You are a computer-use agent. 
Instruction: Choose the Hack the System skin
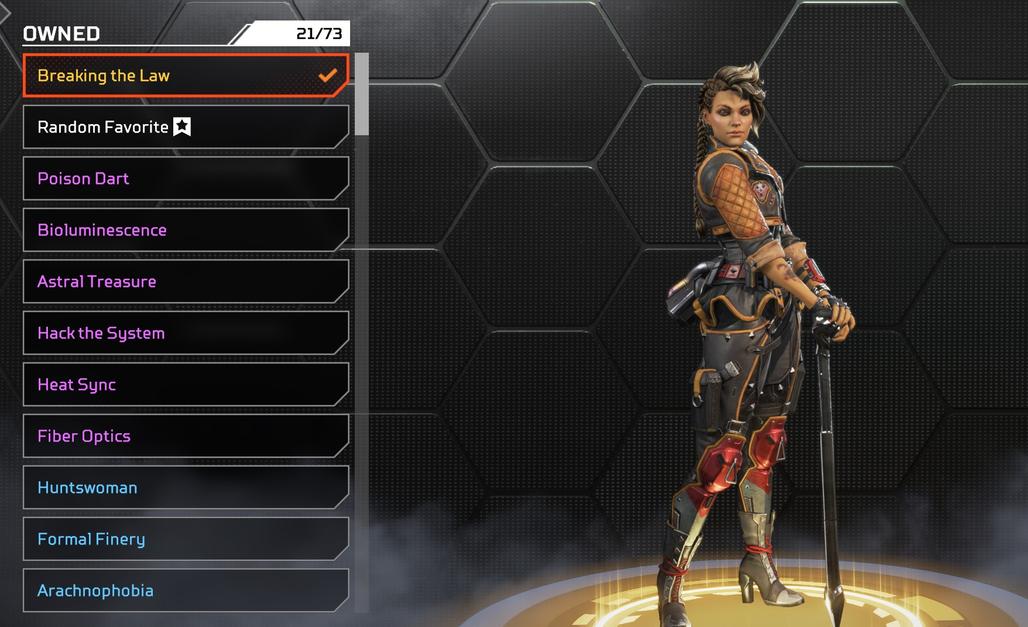185,333
